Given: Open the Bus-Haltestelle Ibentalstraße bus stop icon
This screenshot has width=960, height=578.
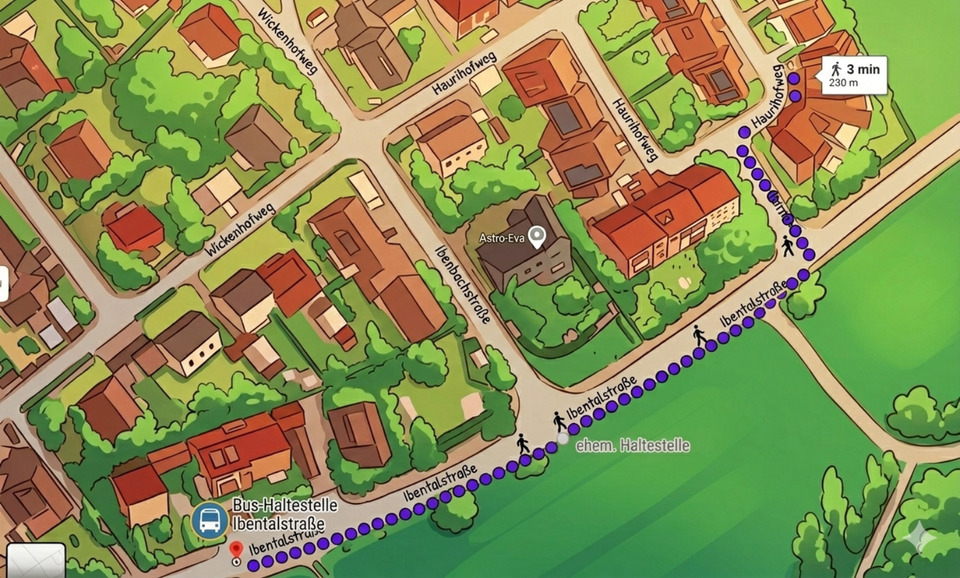Looking at the screenshot, I should click(x=209, y=520).
